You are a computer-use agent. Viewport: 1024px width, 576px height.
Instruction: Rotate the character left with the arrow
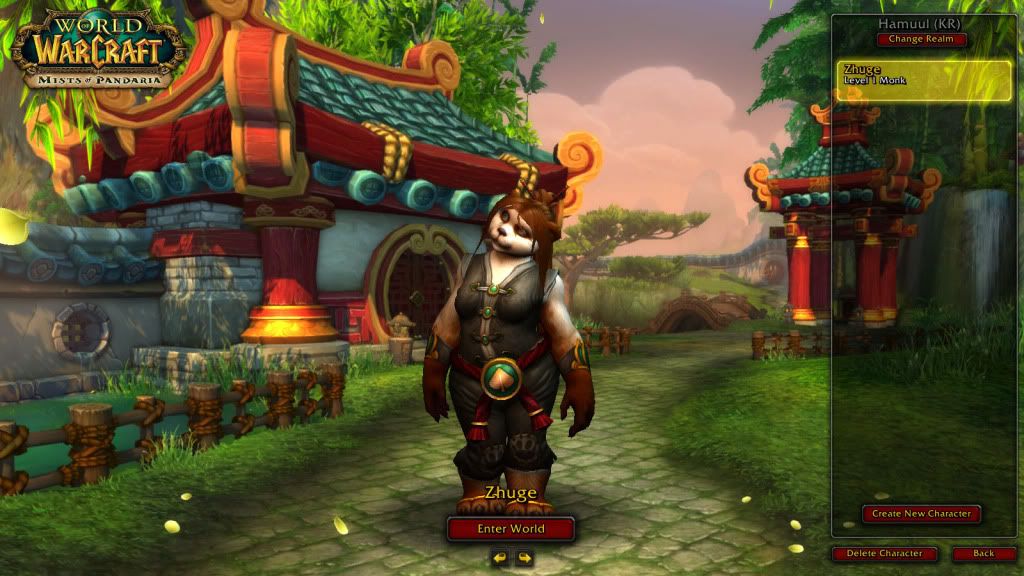pos(499,558)
